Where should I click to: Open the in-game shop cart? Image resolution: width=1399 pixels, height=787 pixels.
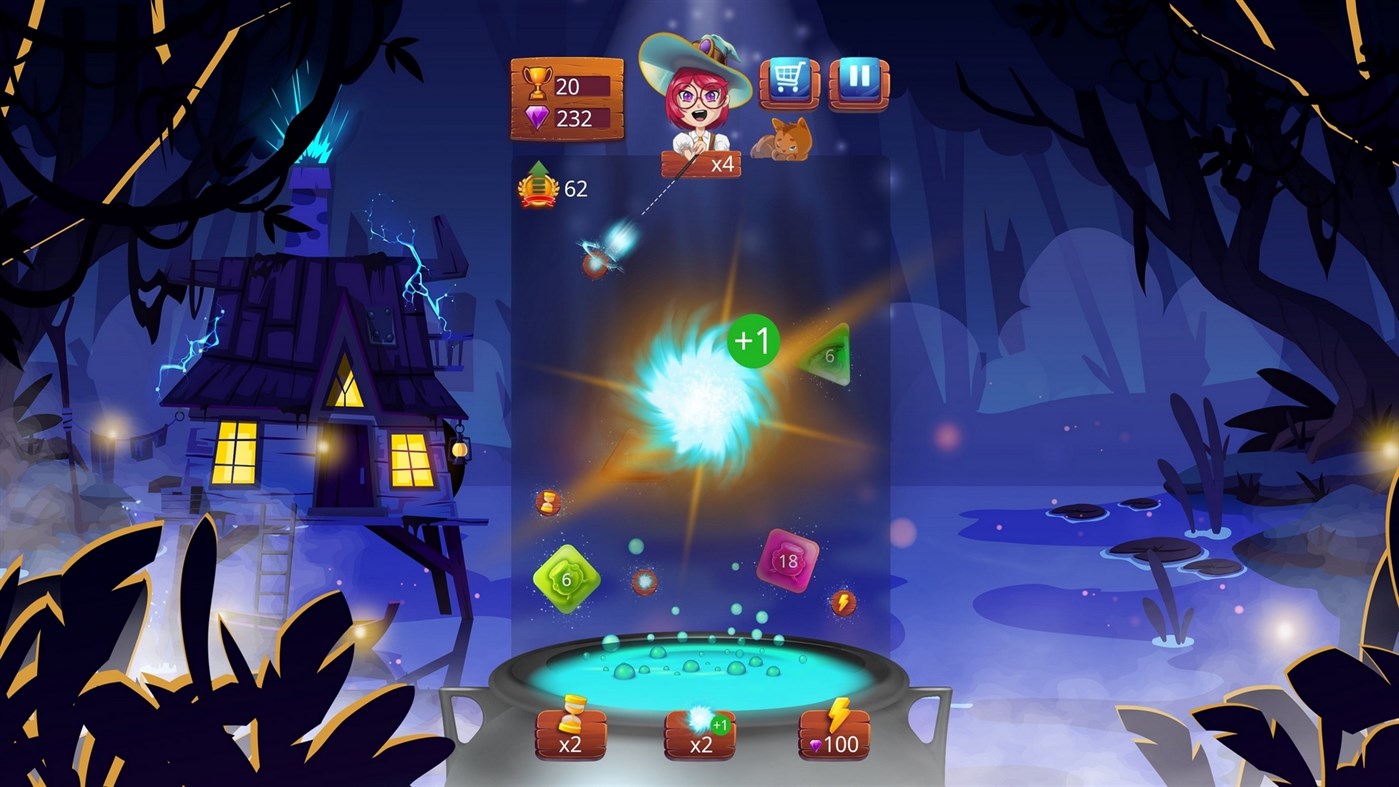tap(789, 79)
